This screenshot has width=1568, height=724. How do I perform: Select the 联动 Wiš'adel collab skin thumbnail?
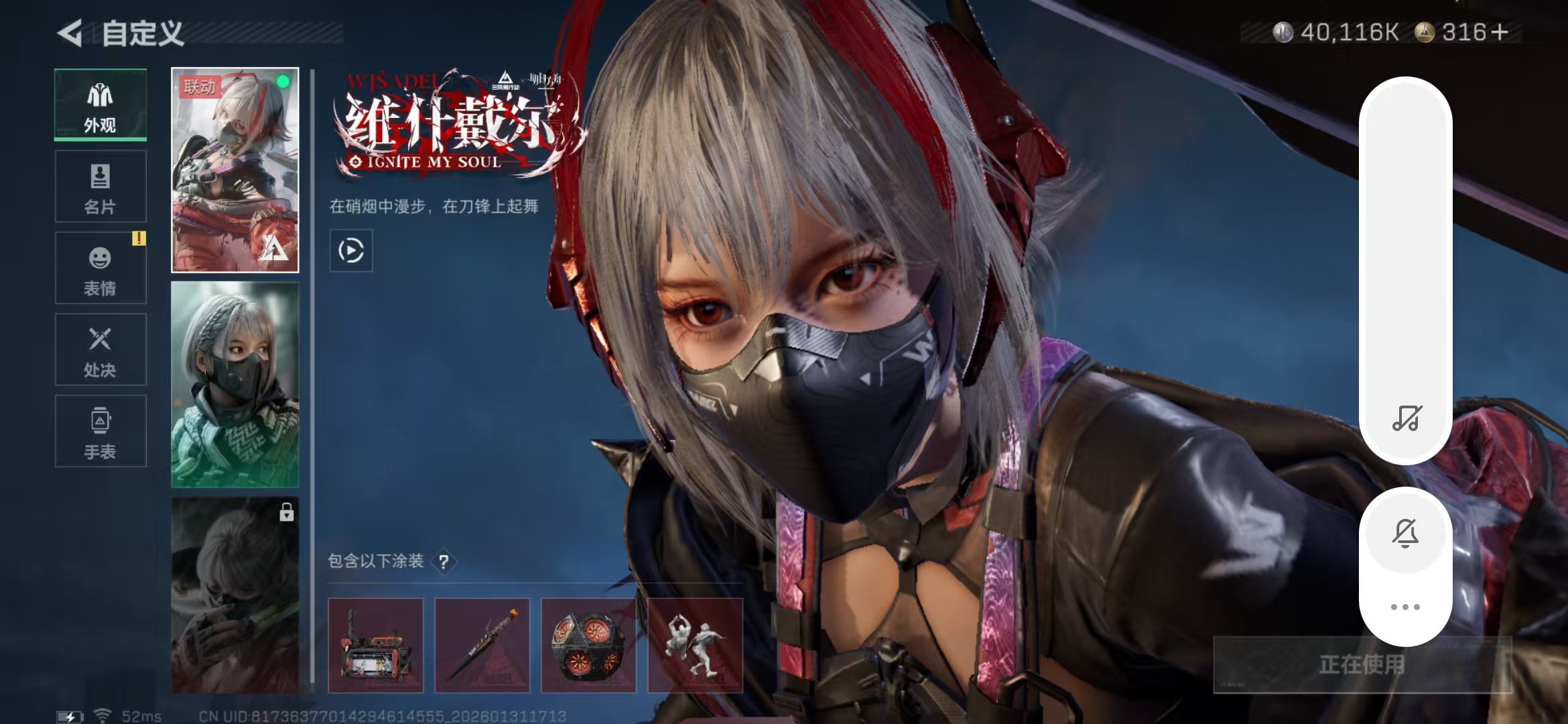pyautogui.click(x=235, y=170)
